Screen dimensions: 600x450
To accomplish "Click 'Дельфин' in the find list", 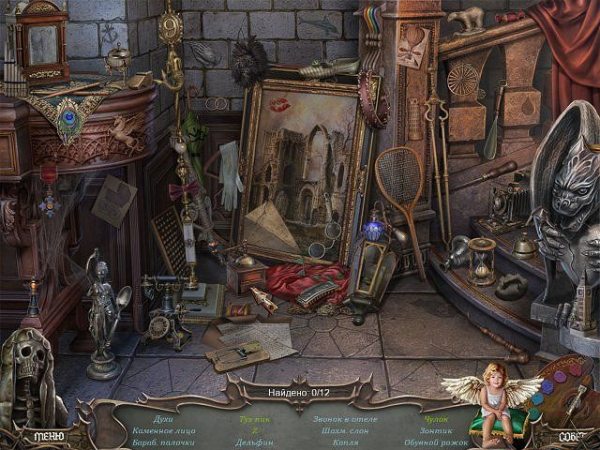I will pos(257,441).
